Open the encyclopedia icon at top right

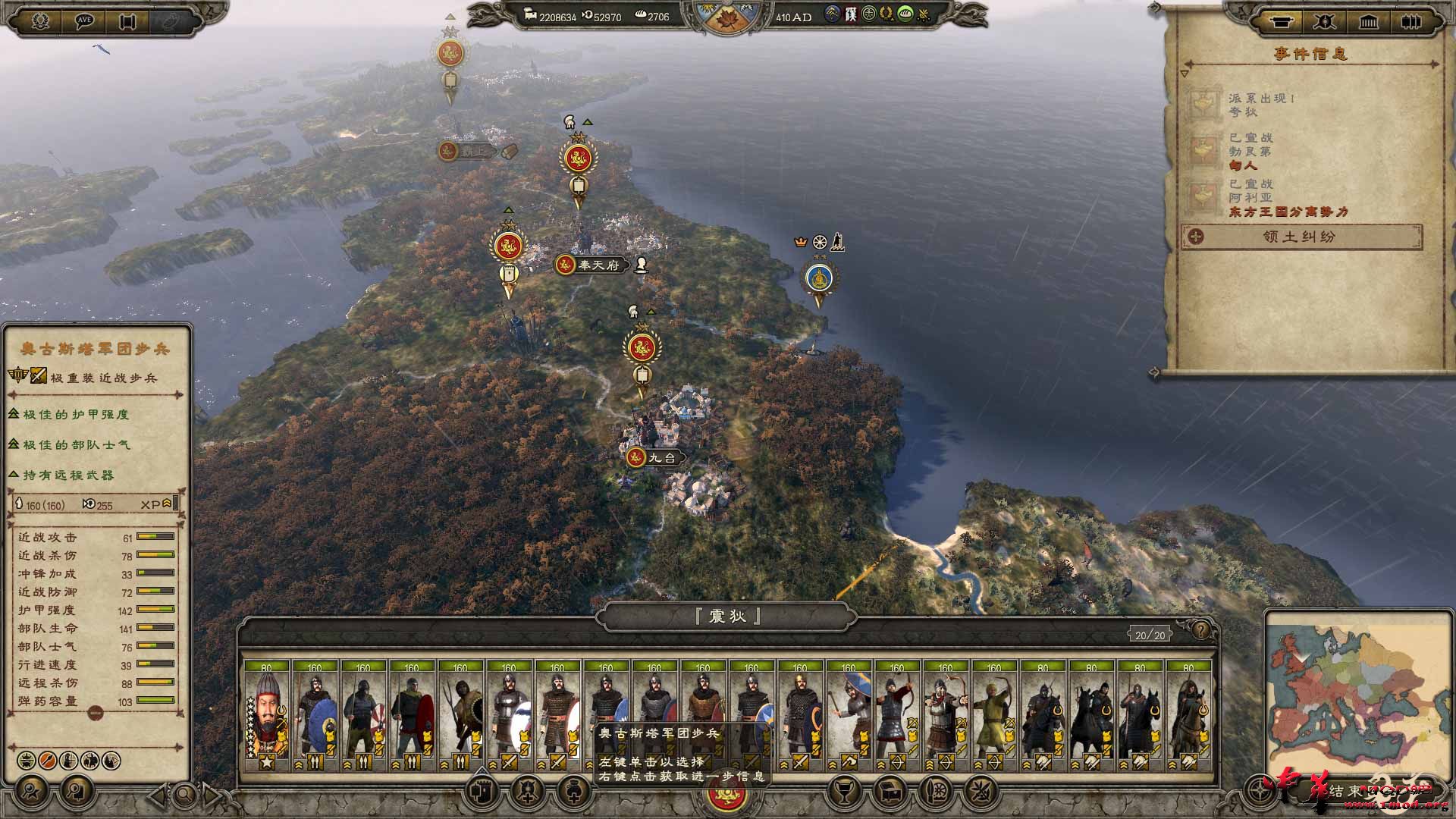pos(1410,22)
